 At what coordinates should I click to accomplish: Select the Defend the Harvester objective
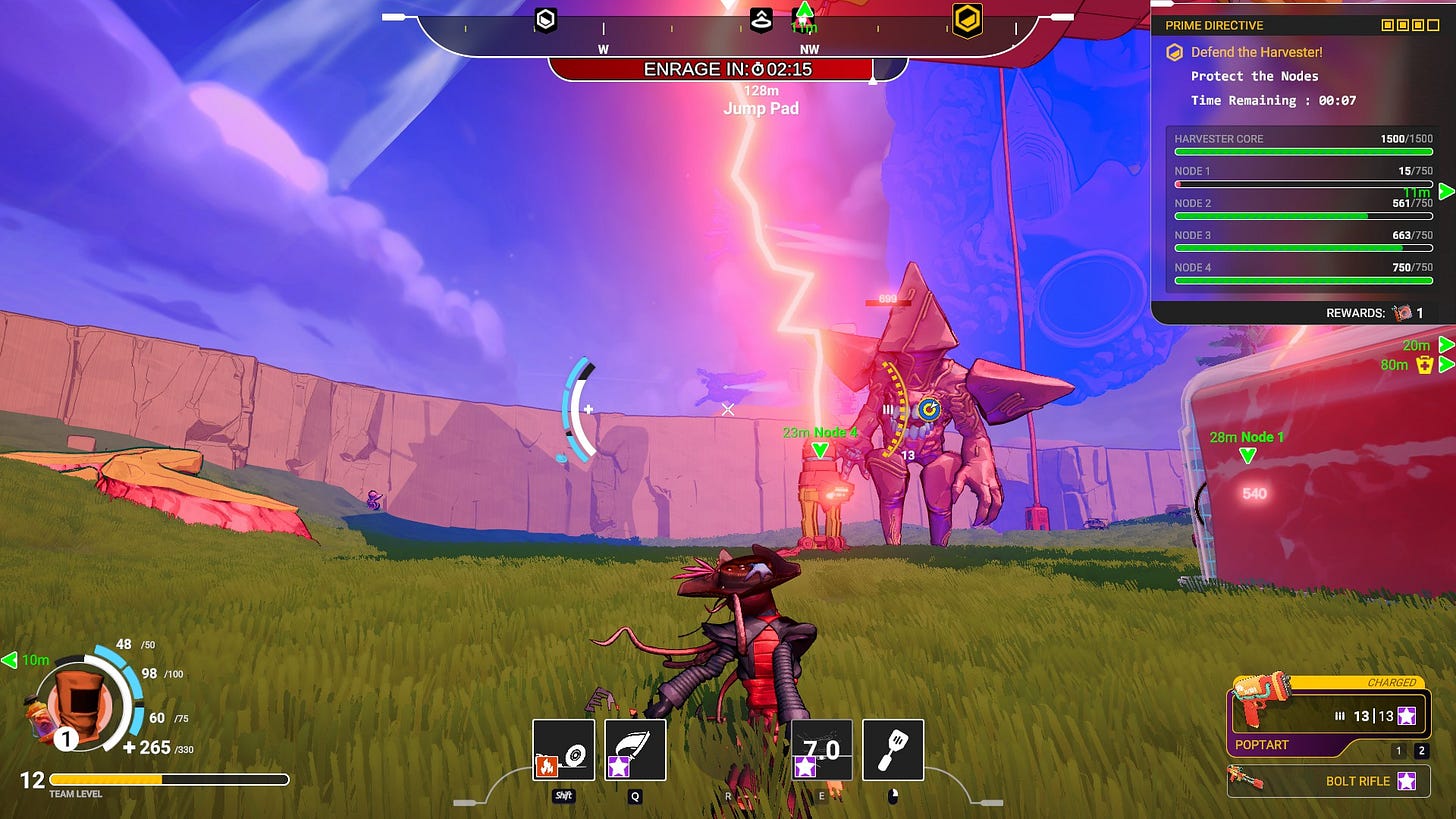(x=1256, y=52)
